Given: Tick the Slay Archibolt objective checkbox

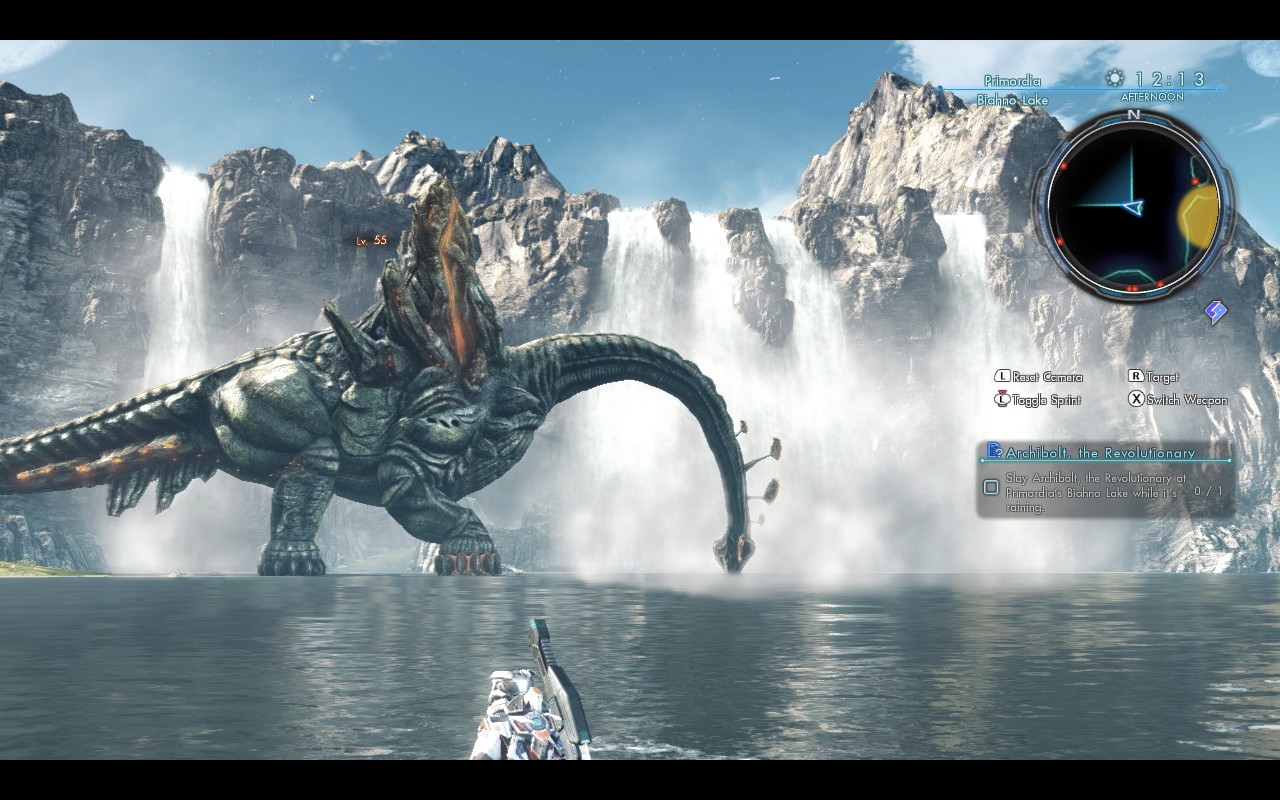Looking at the screenshot, I should pos(991,488).
